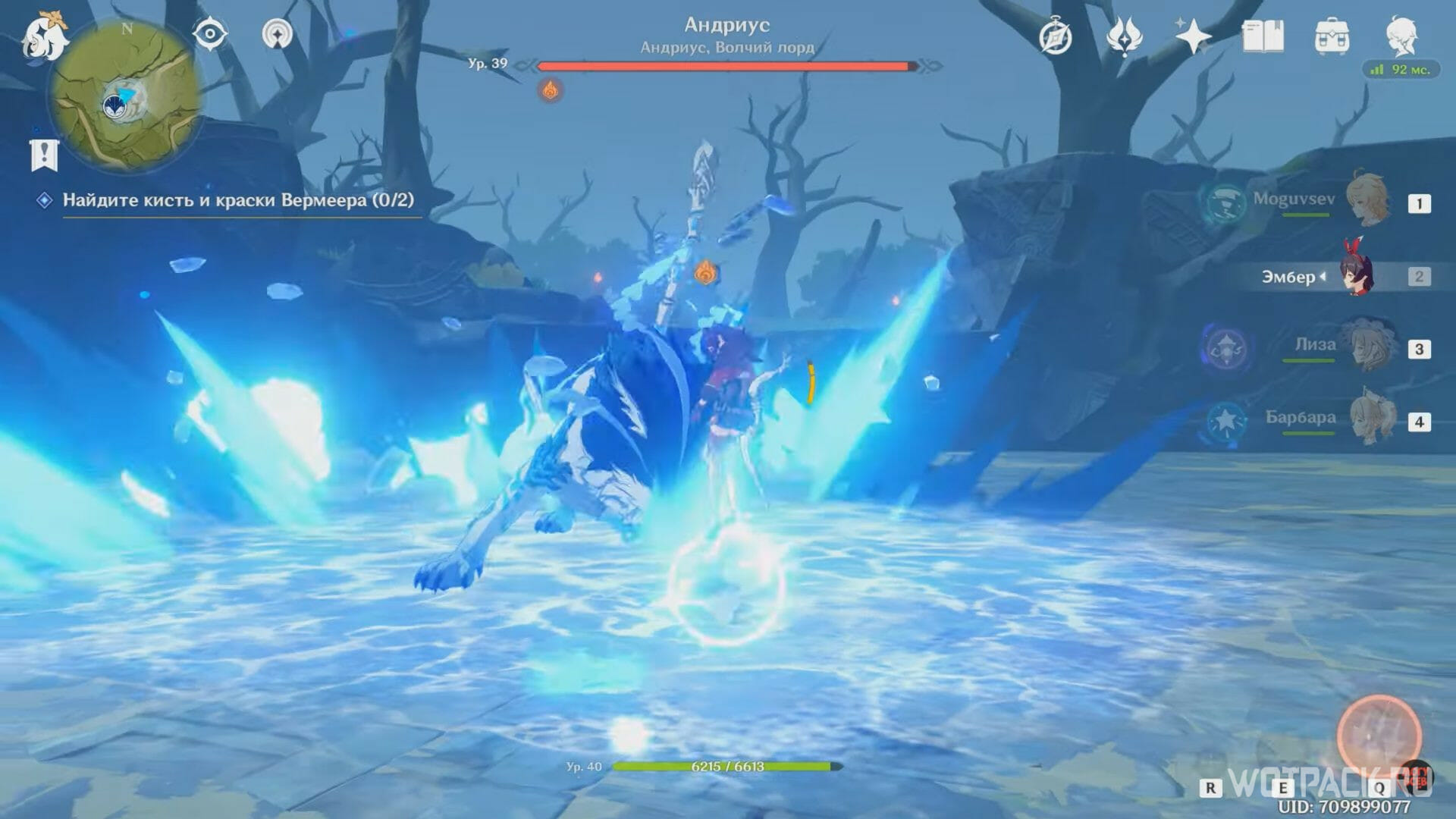Image resolution: width=1456 pixels, height=819 pixels.
Task: Toggle the elemental sight eye icon
Action: pyautogui.click(x=210, y=34)
